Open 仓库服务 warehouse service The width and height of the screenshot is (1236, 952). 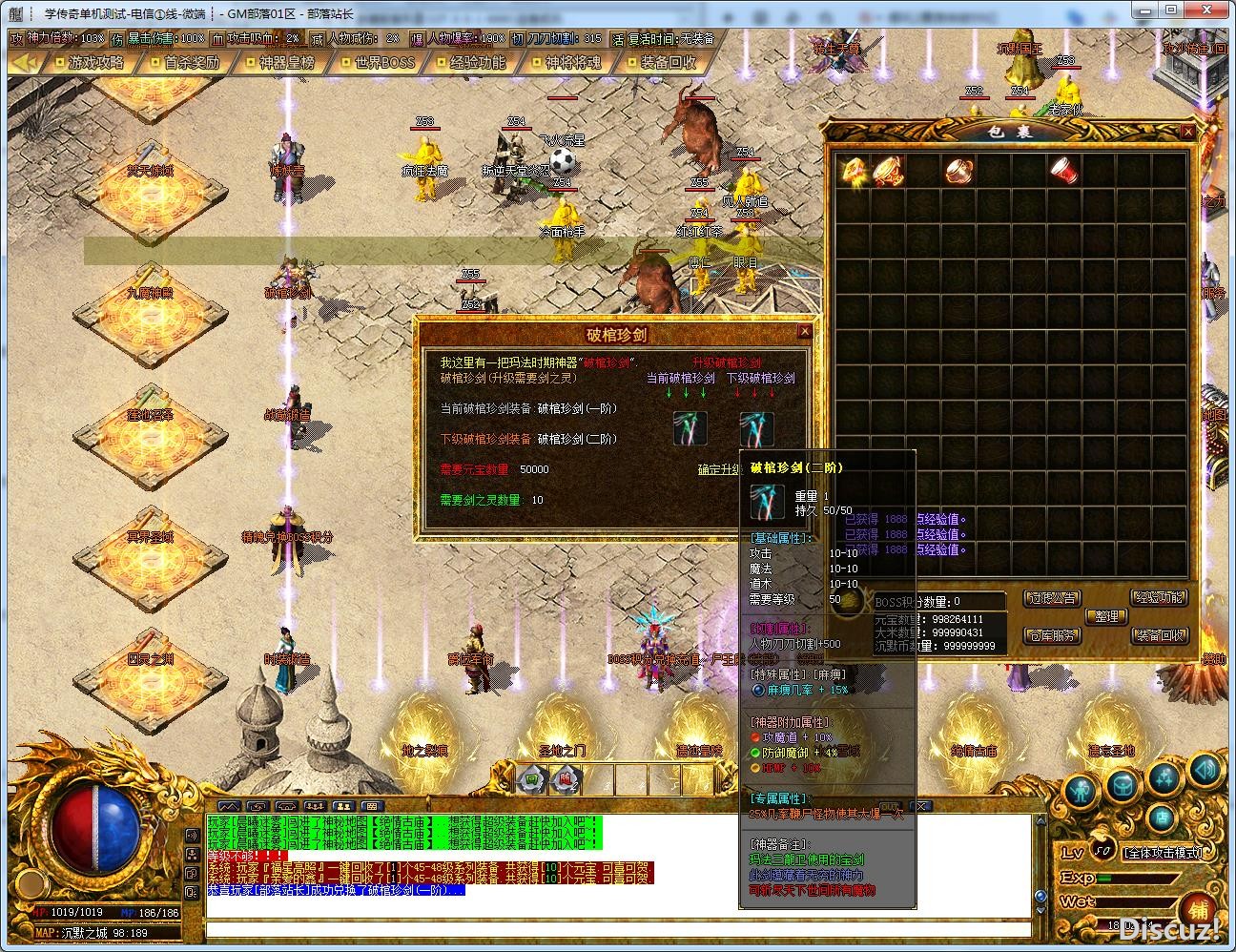click(x=1051, y=635)
